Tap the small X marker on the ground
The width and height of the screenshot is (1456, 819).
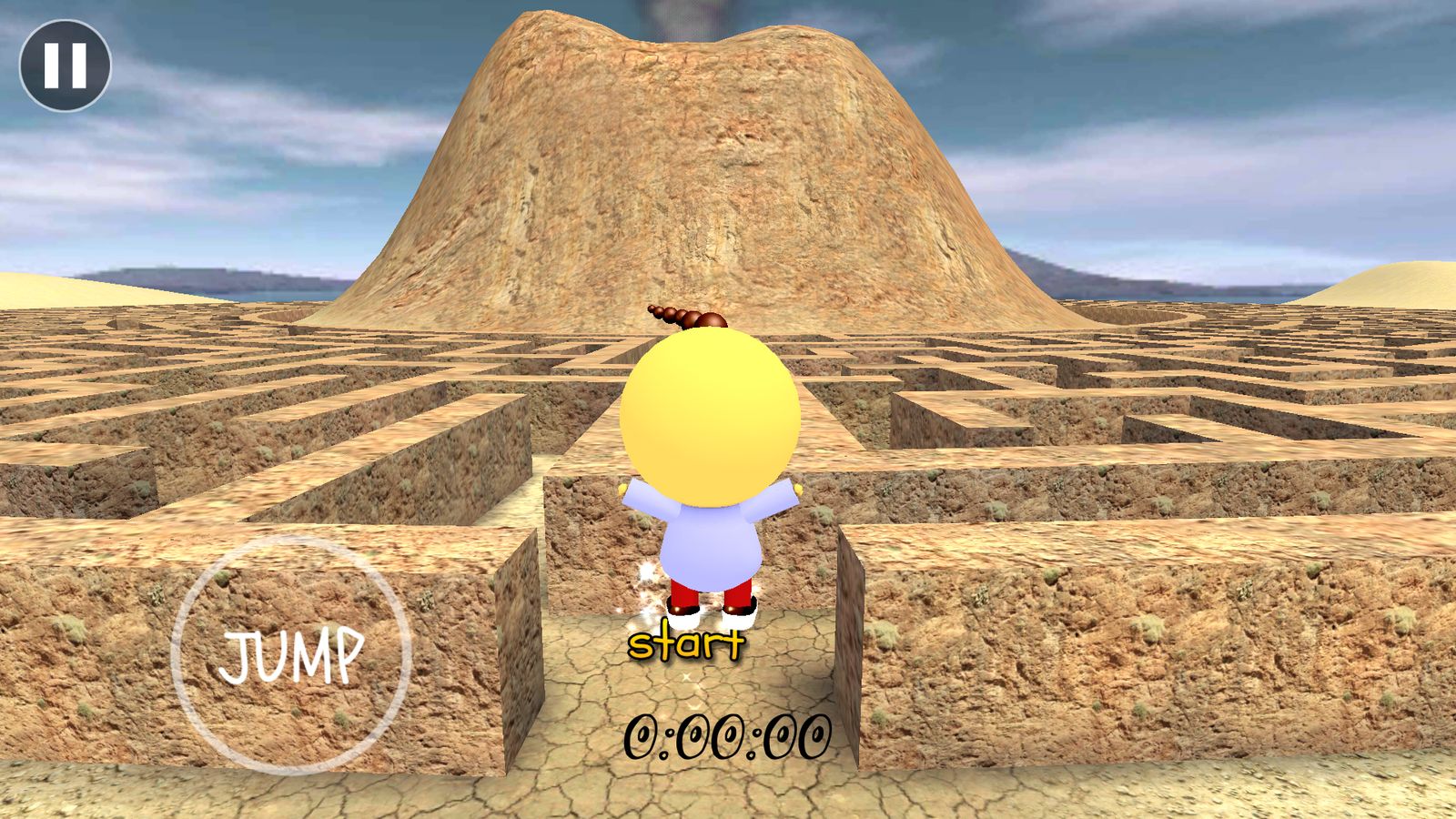687,676
